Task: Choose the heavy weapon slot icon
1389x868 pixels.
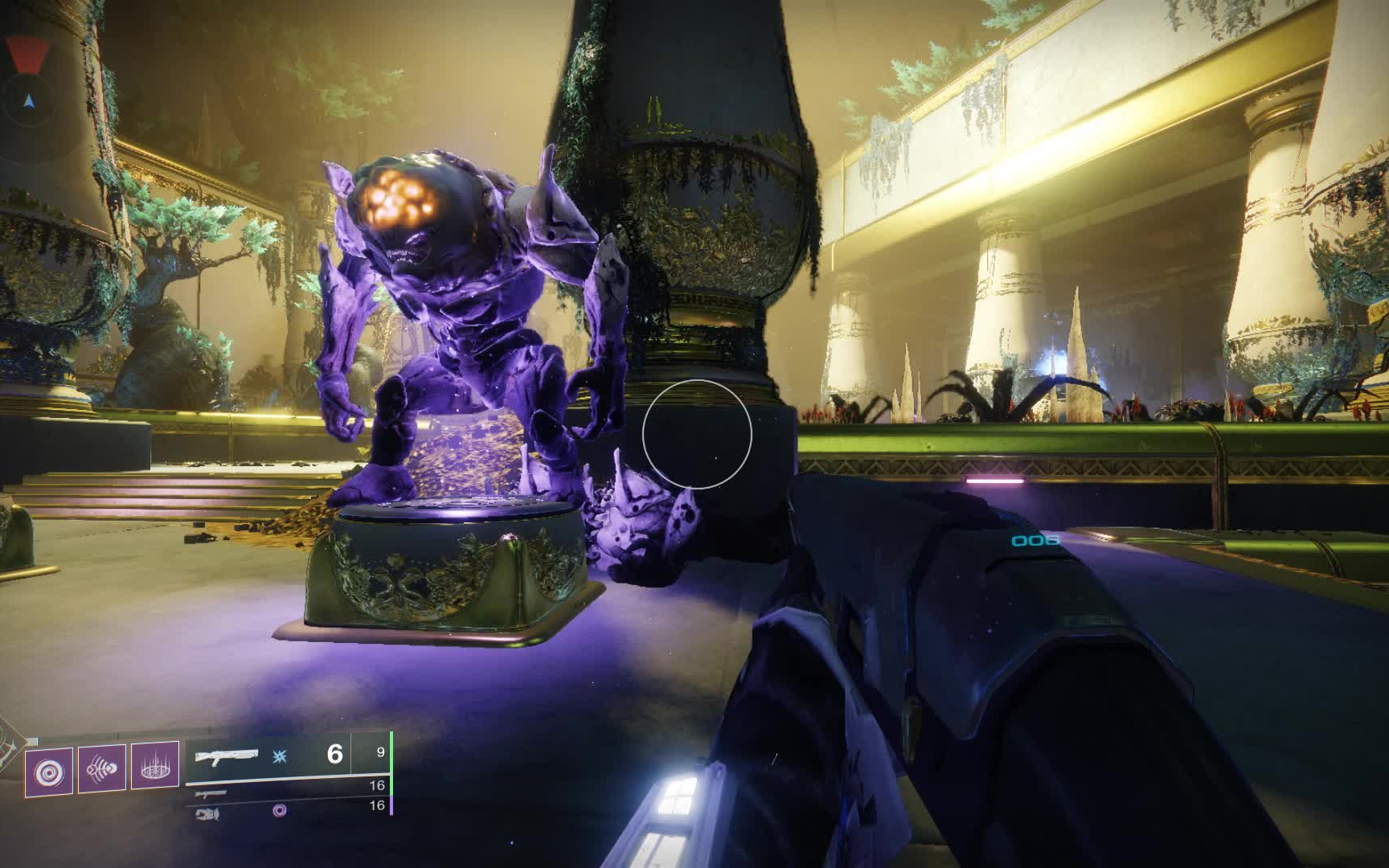Action: coord(207,813)
